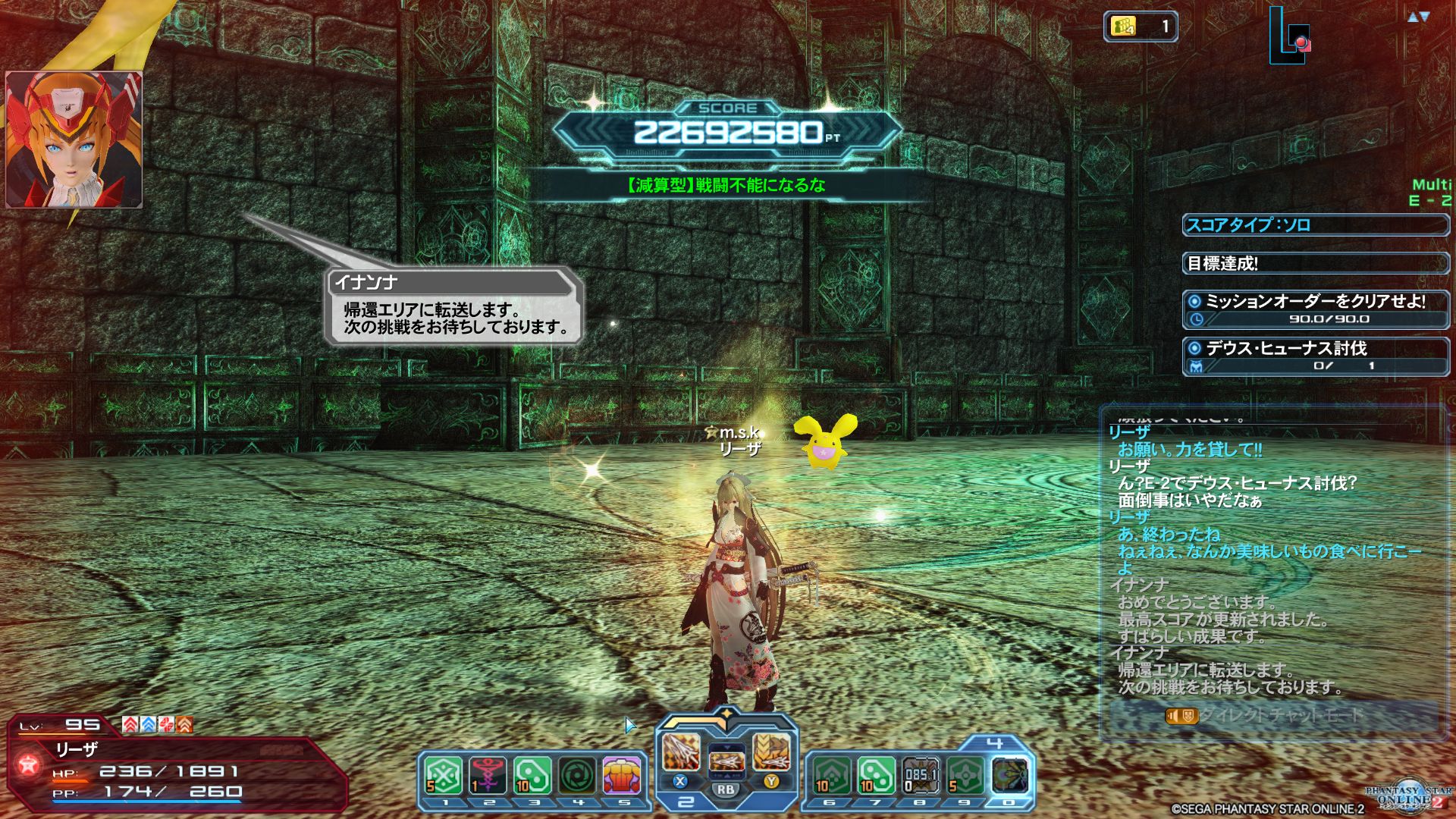The height and width of the screenshot is (819, 1456).
Task: Use the green capsule item in slot 3
Action: (x=532, y=776)
